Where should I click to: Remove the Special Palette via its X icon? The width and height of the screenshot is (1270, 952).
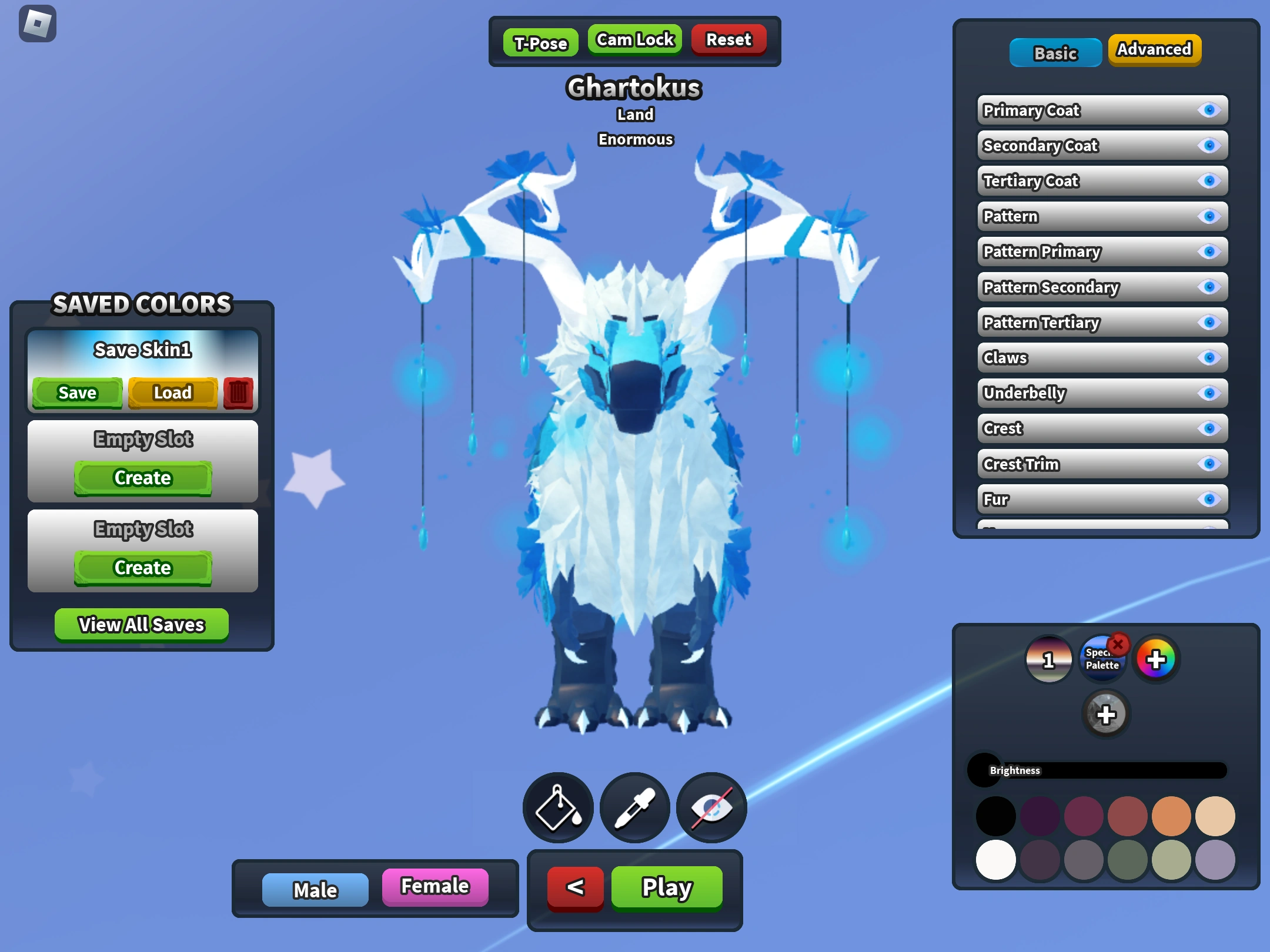point(1117,645)
